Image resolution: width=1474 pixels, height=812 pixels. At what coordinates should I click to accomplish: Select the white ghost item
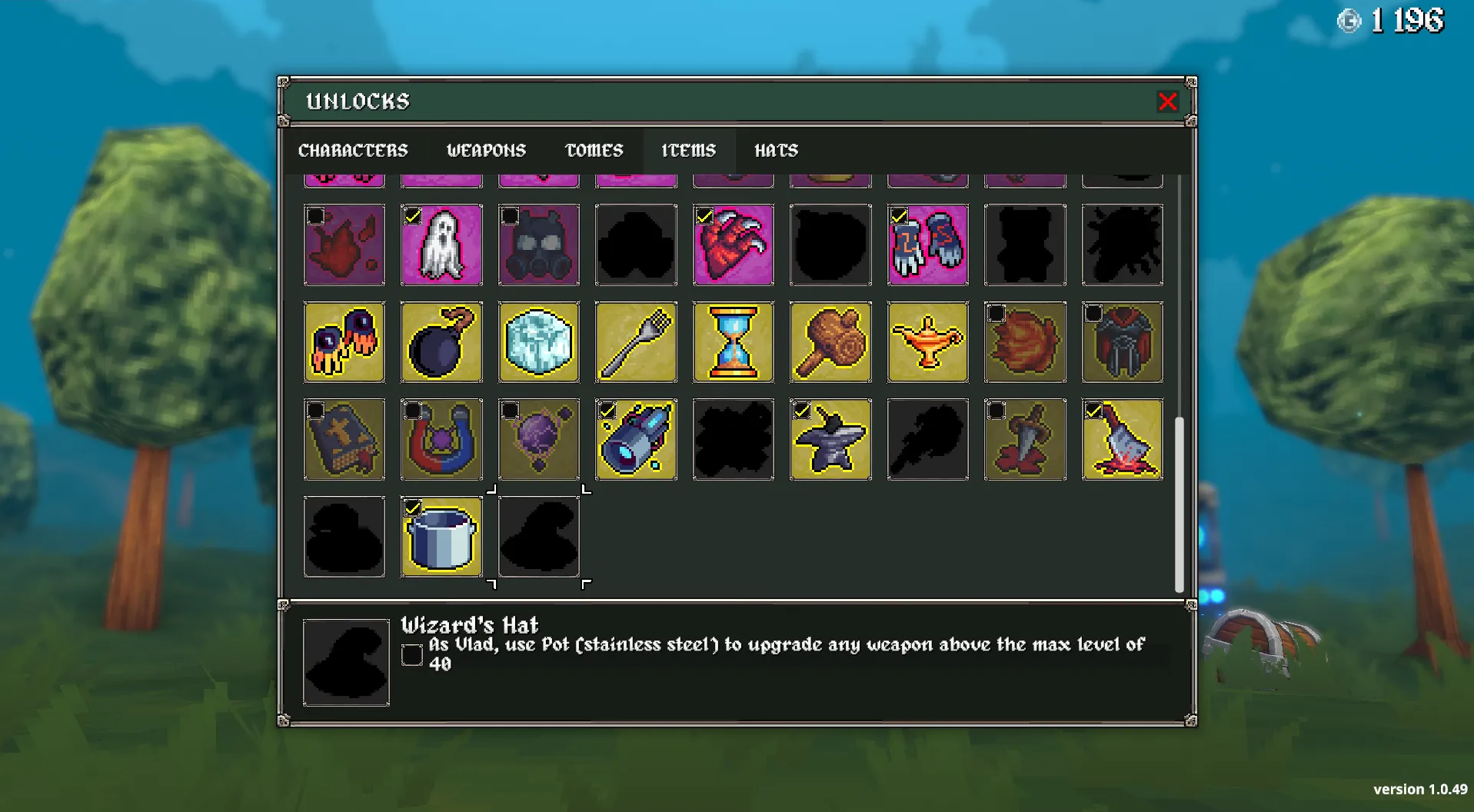441,245
